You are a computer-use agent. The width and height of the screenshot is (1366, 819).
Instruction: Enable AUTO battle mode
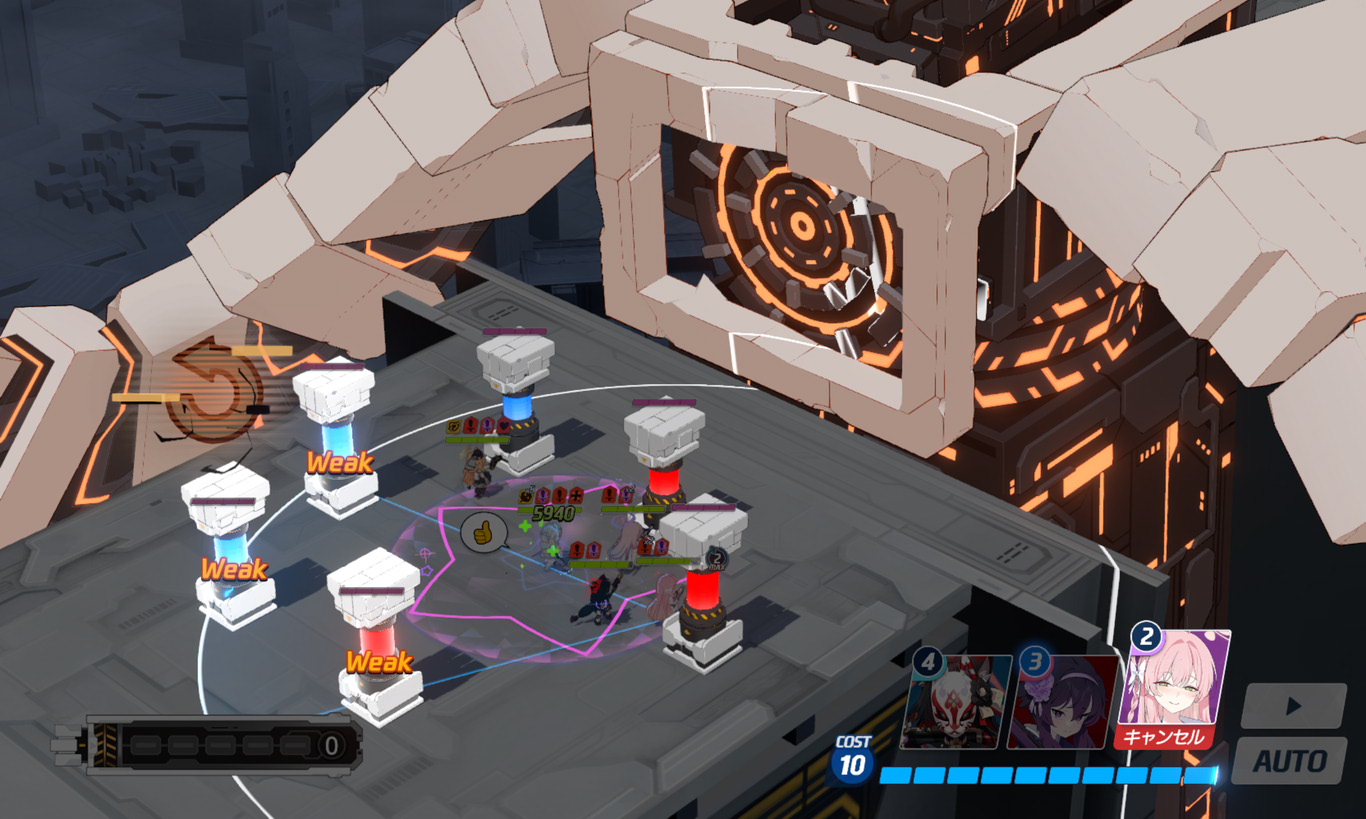(x=1289, y=760)
